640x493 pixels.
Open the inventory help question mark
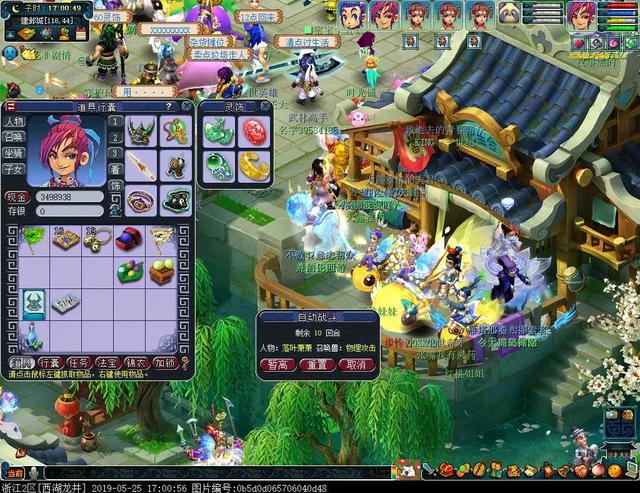pos(171,106)
